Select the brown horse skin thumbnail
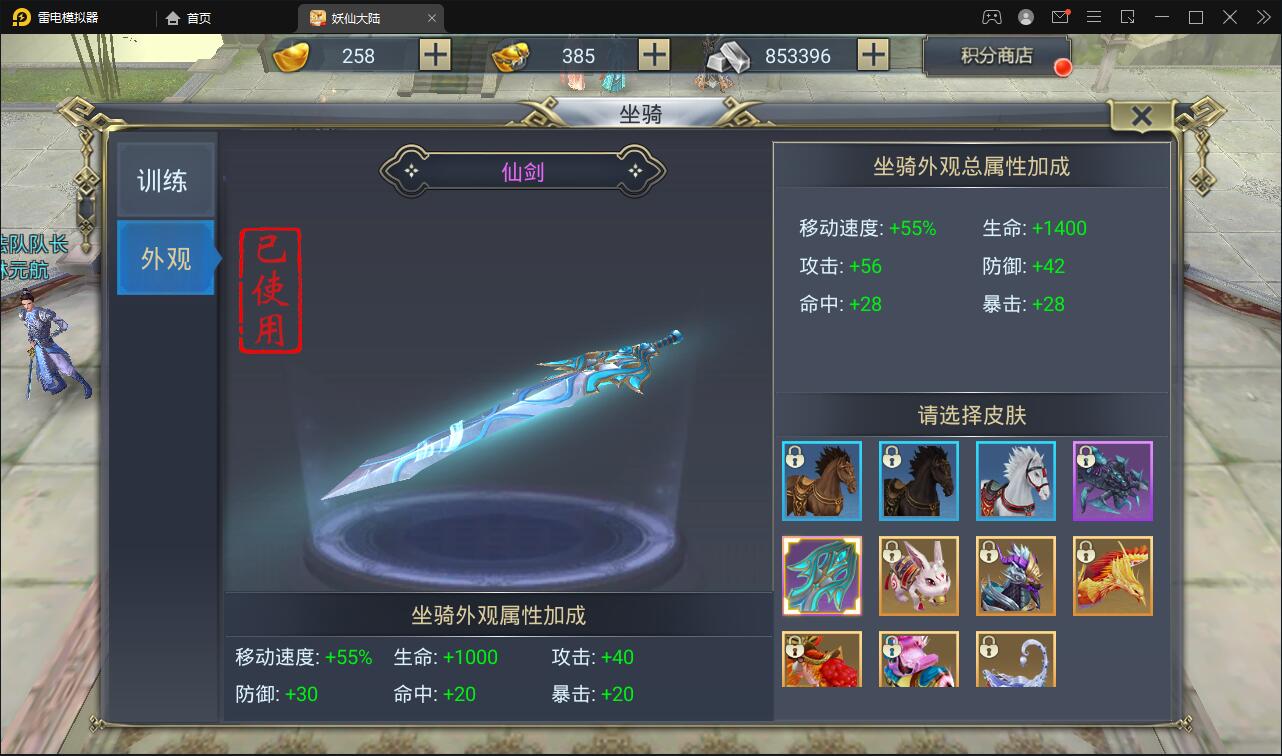Image resolution: width=1282 pixels, height=756 pixels. coord(822,481)
